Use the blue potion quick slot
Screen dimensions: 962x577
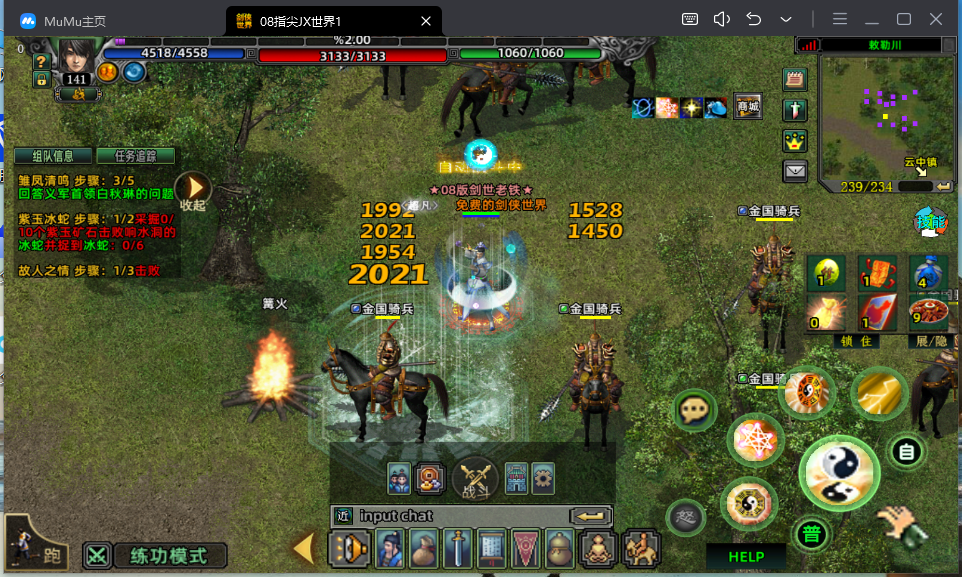928,271
